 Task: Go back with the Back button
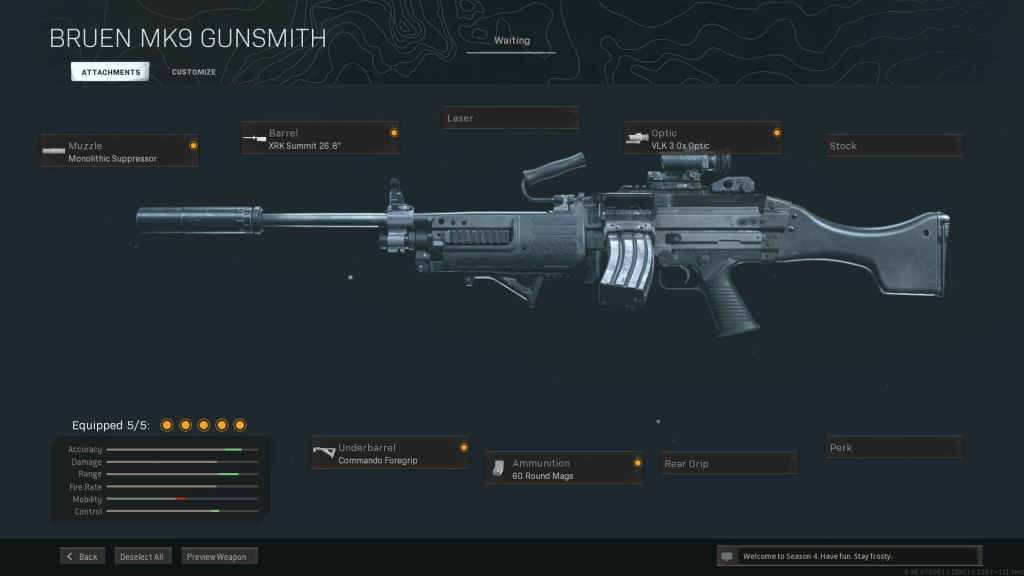(x=81, y=556)
